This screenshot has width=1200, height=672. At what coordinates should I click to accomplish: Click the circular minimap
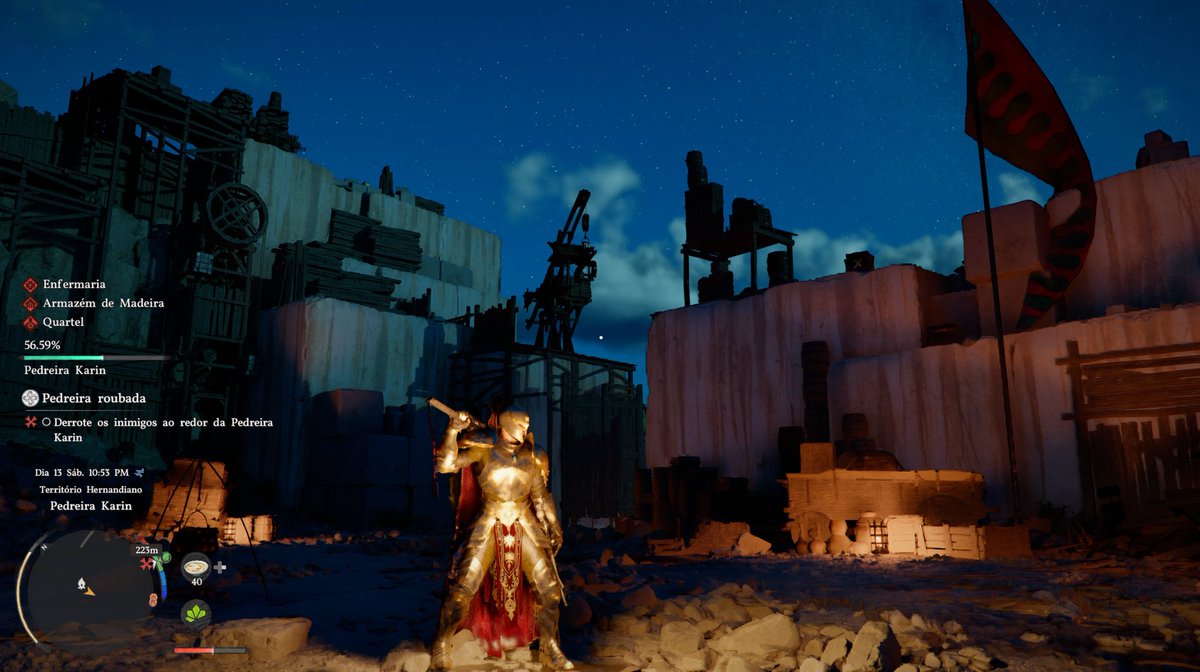click(x=87, y=586)
